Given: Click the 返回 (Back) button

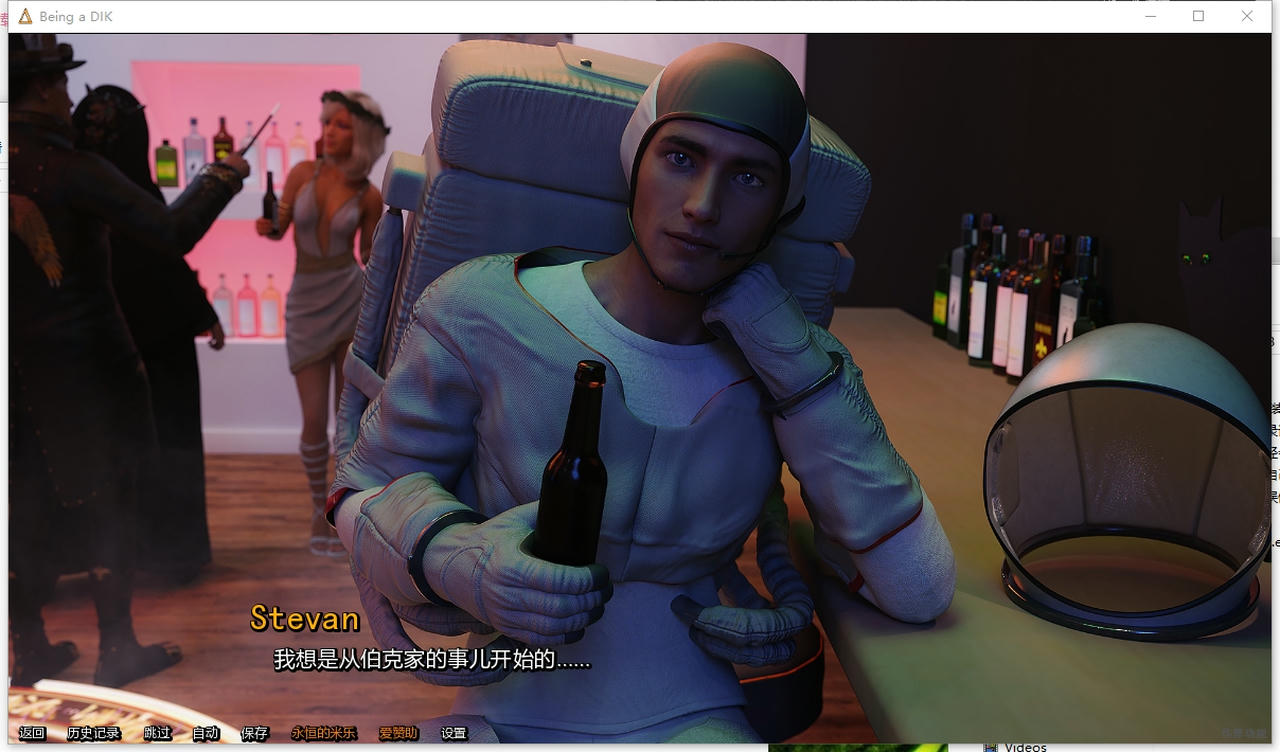Looking at the screenshot, I should click(32, 733).
